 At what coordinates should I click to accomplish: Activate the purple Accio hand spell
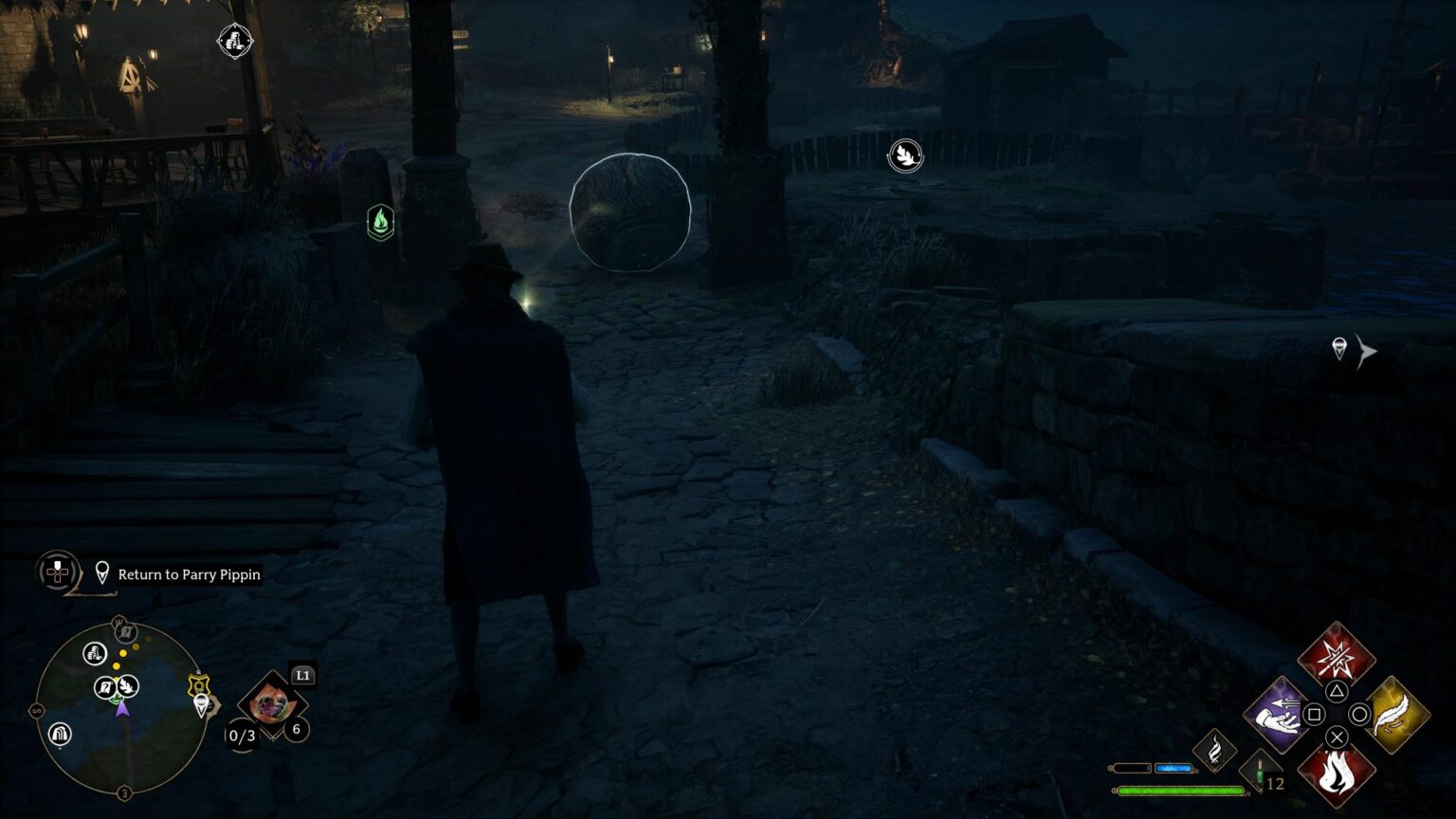[1278, 715]
